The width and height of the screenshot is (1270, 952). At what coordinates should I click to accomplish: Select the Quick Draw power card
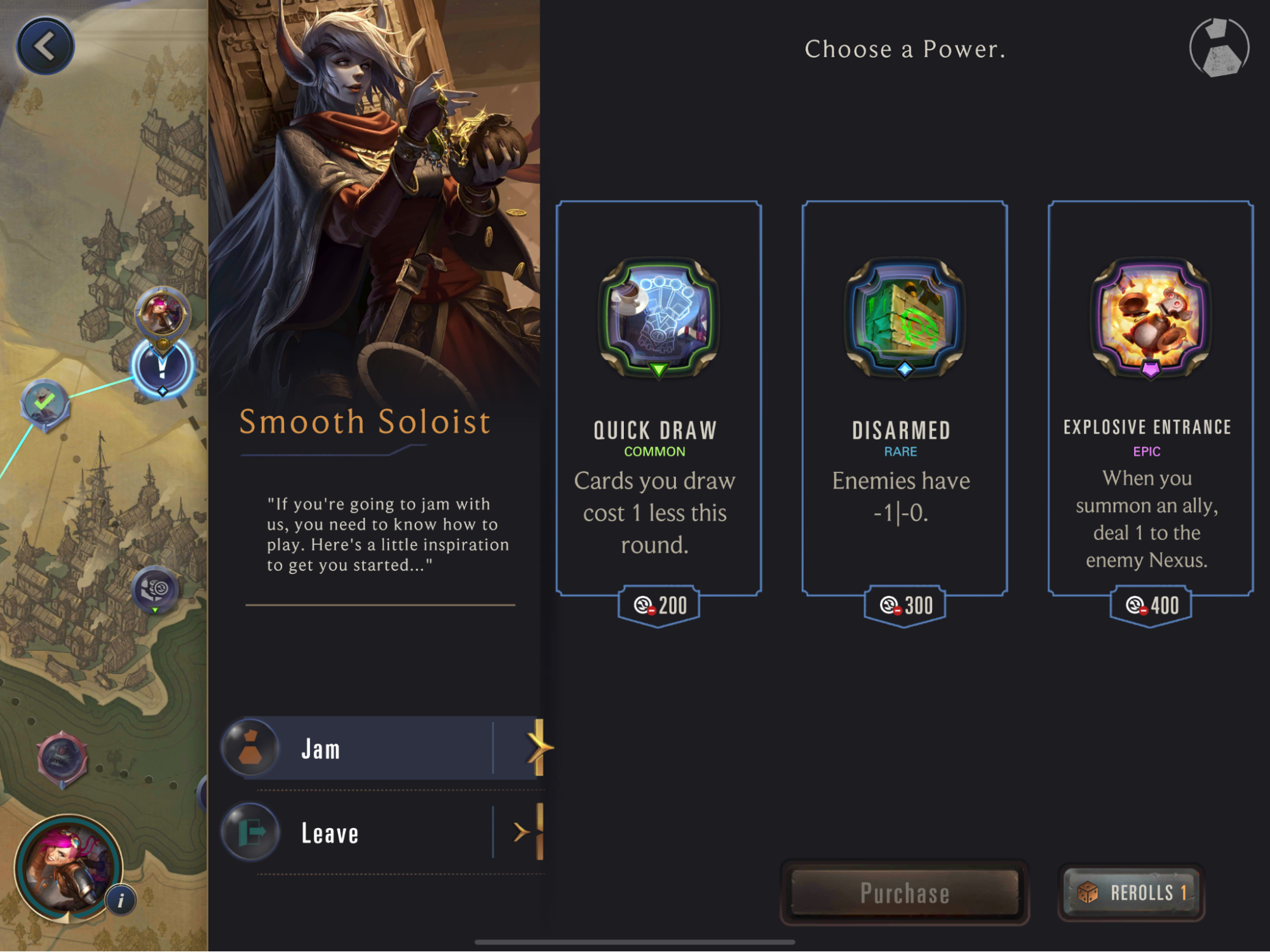click(x=658, y=399)
